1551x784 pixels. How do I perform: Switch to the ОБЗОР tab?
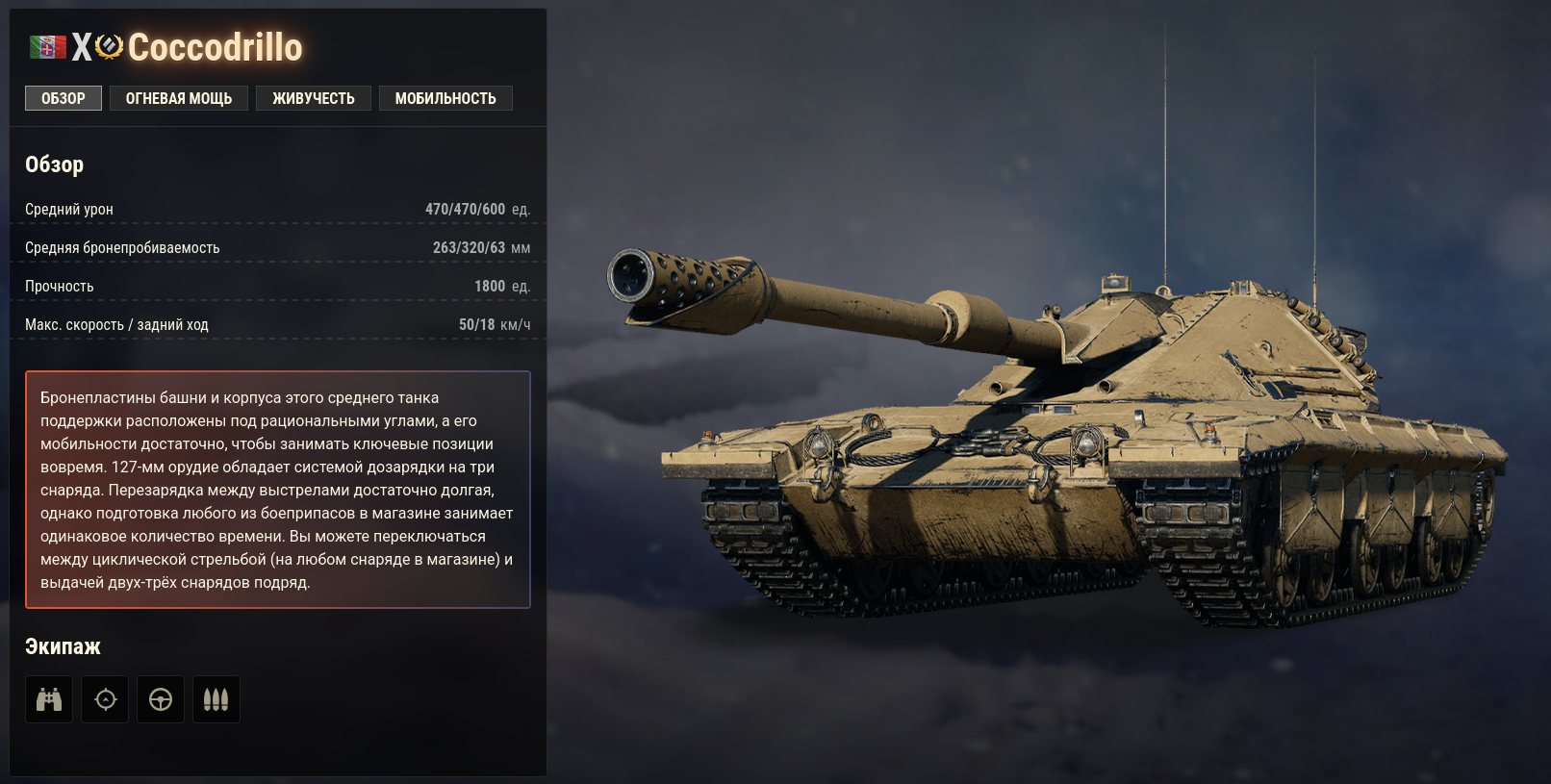pos(64,98)
